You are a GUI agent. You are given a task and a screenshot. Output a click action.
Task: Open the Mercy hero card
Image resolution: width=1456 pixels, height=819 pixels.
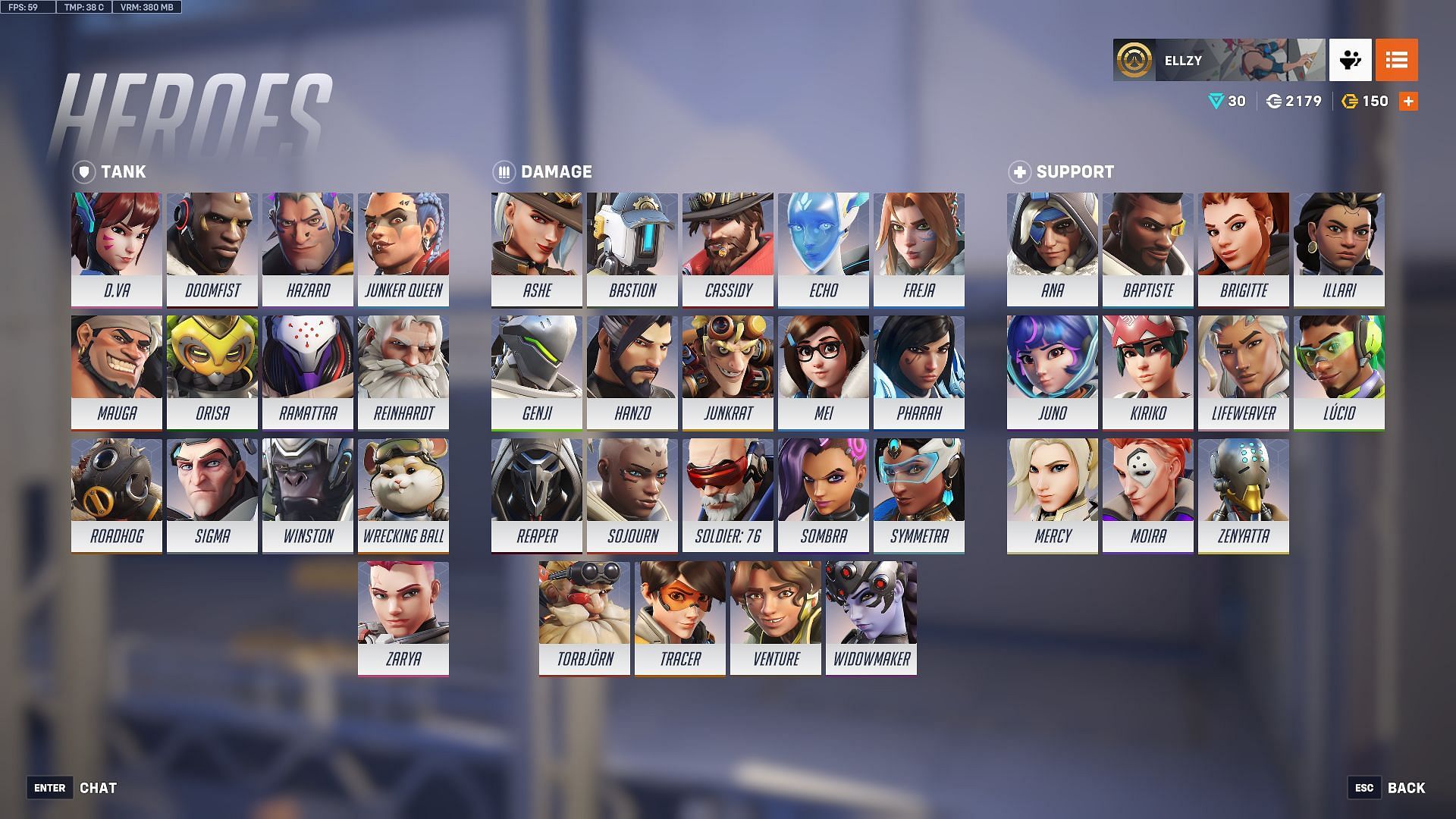pos(1052,494)
